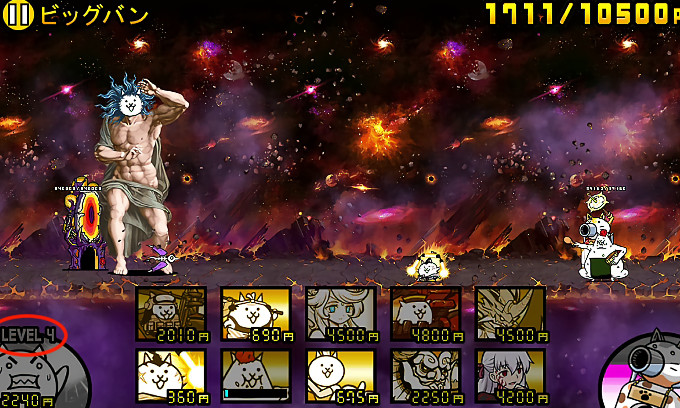Deploy the 4500-yen golden dragon unit
Viewport: 680px width, 408px height.
511,314
